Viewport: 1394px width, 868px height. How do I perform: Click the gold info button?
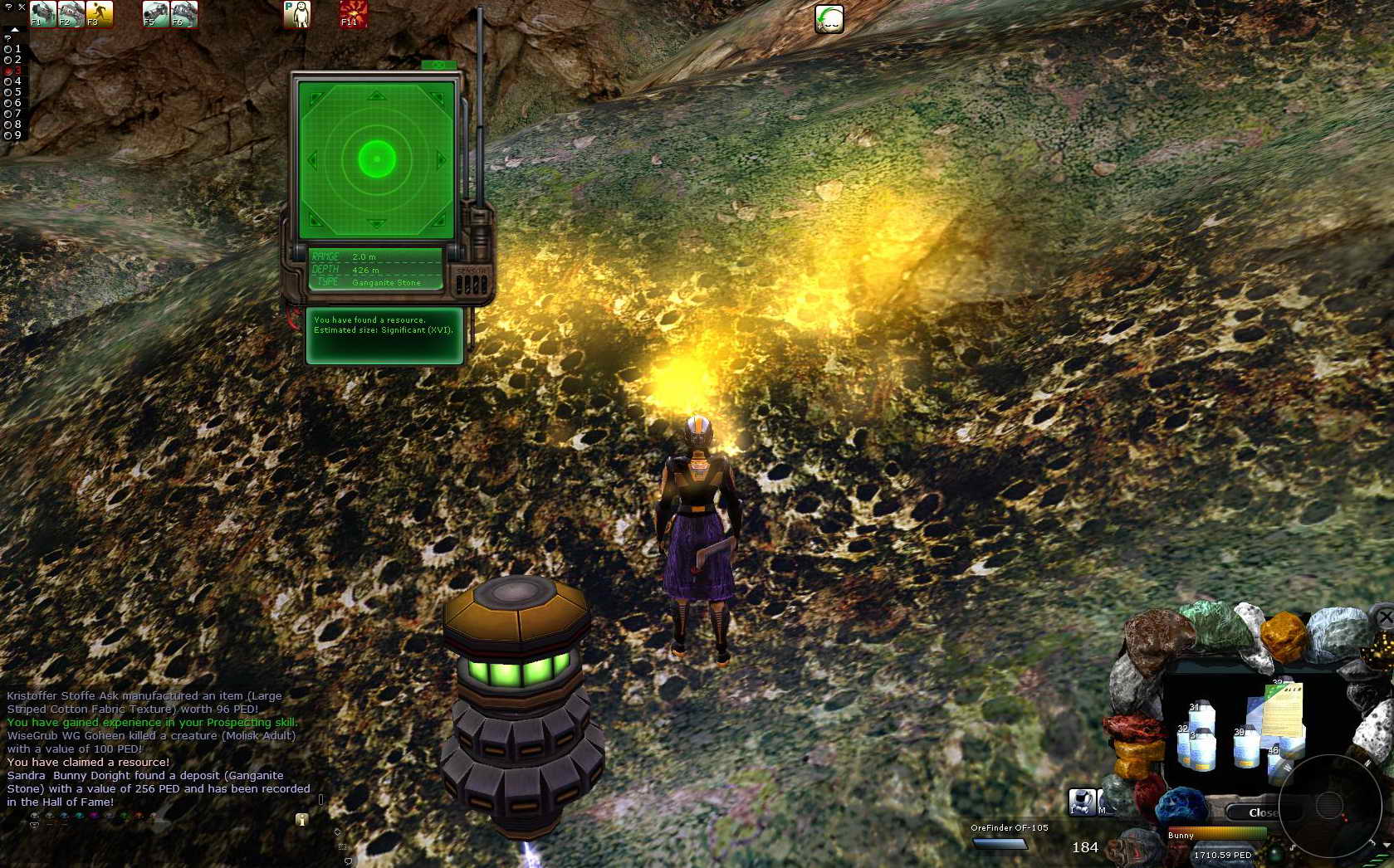(x=301, y=820)
